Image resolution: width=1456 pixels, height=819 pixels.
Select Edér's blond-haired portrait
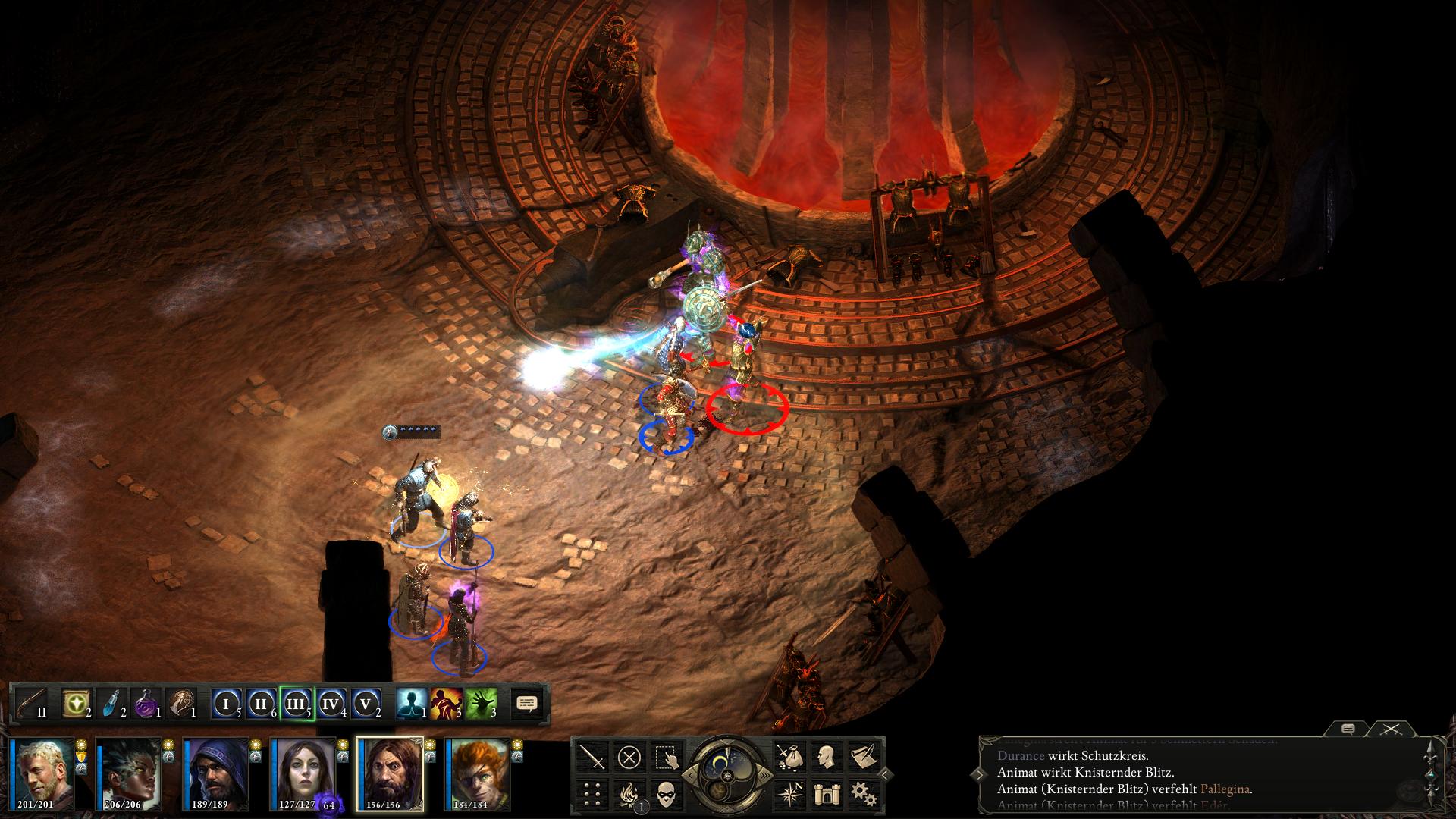pos(46,773)
